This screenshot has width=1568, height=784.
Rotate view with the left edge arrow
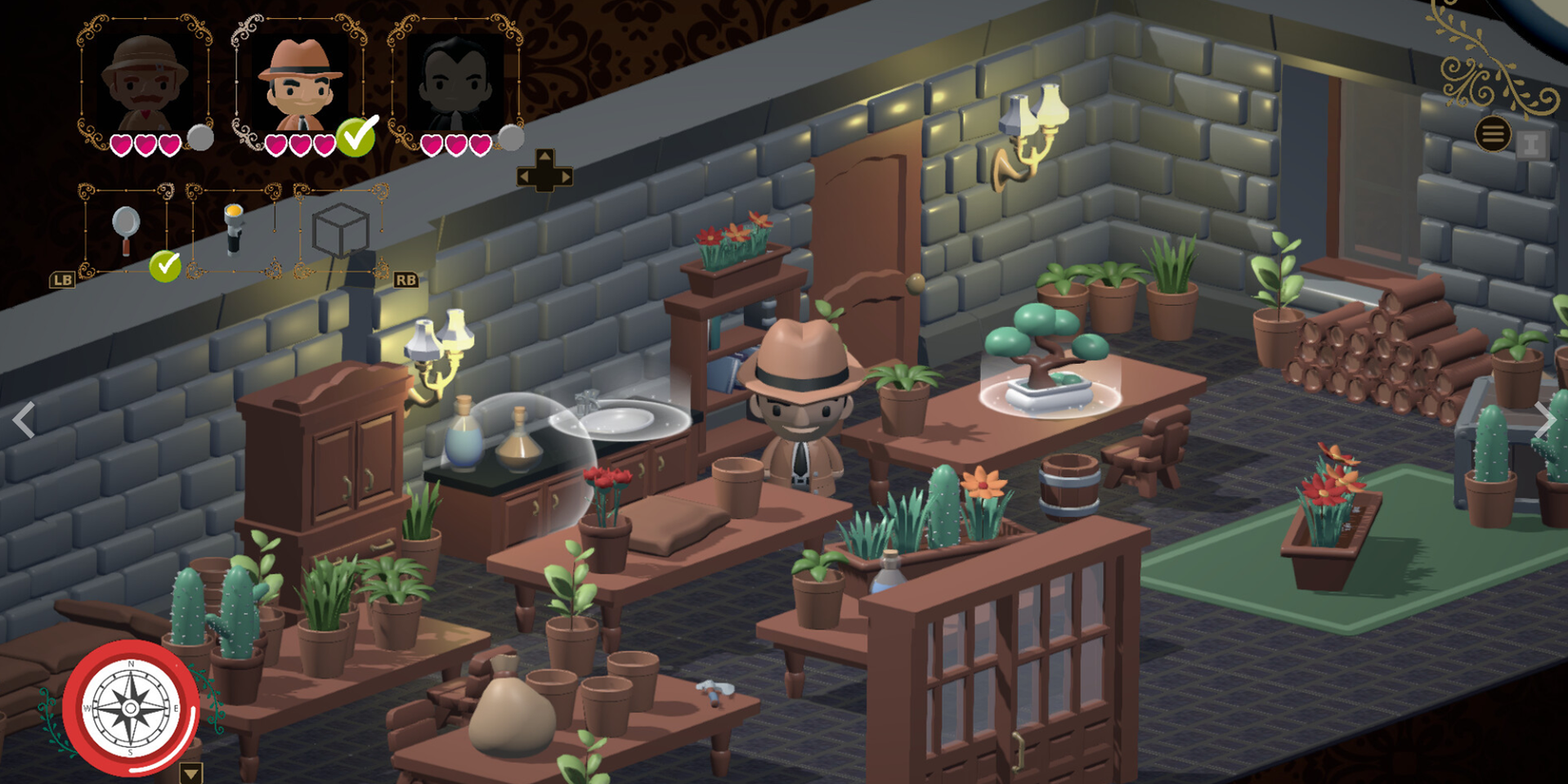point(24,420)
